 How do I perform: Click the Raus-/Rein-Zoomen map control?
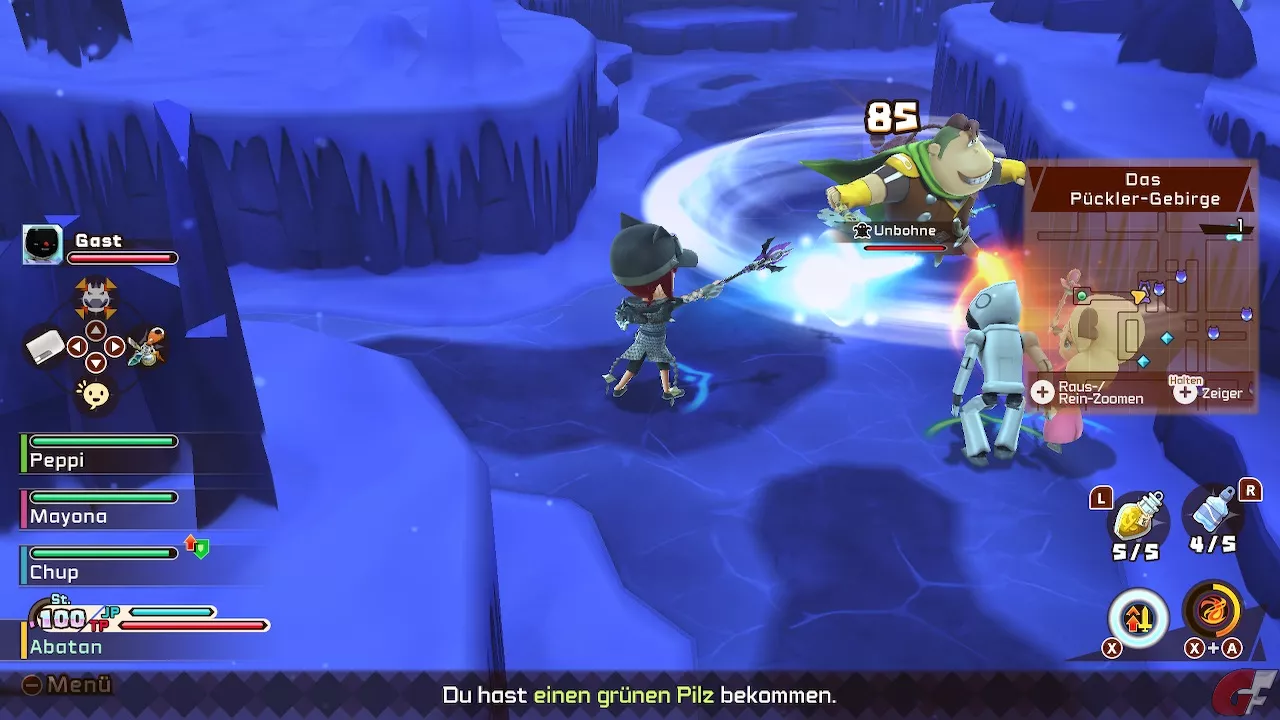1088,393
